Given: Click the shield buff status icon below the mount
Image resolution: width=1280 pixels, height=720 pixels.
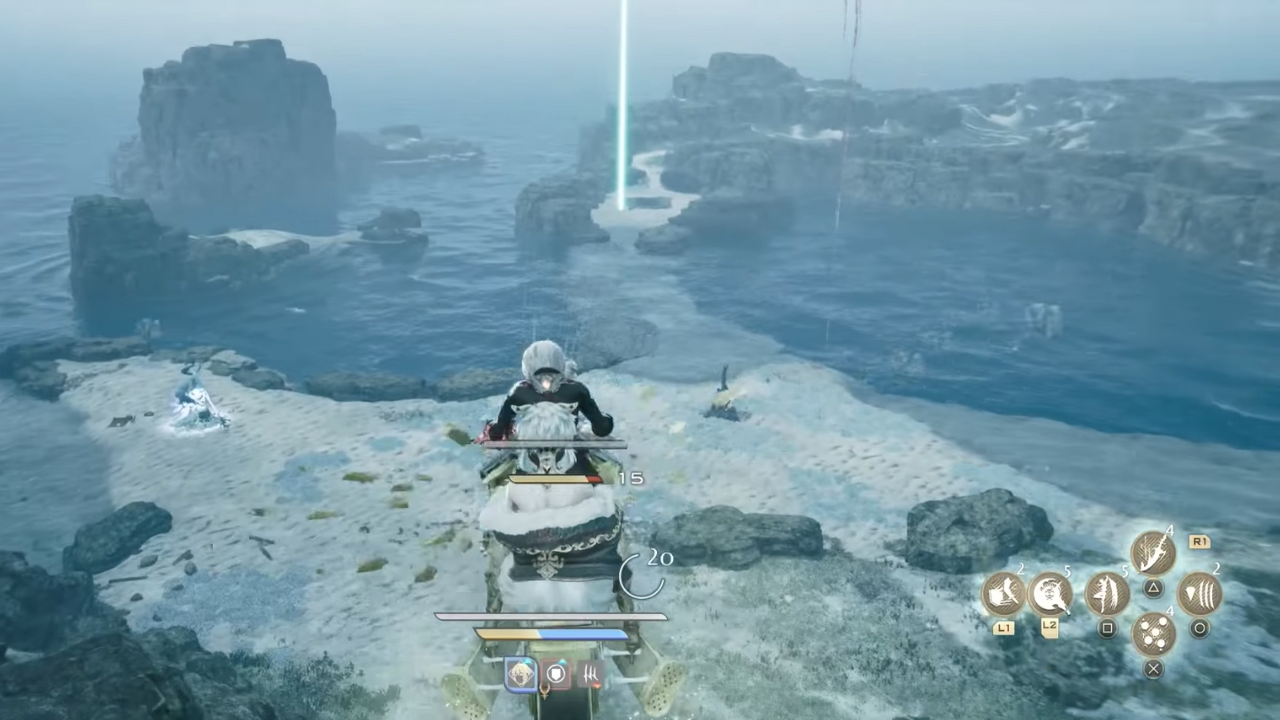Looking at the screenshot, I should pos(555,673).
